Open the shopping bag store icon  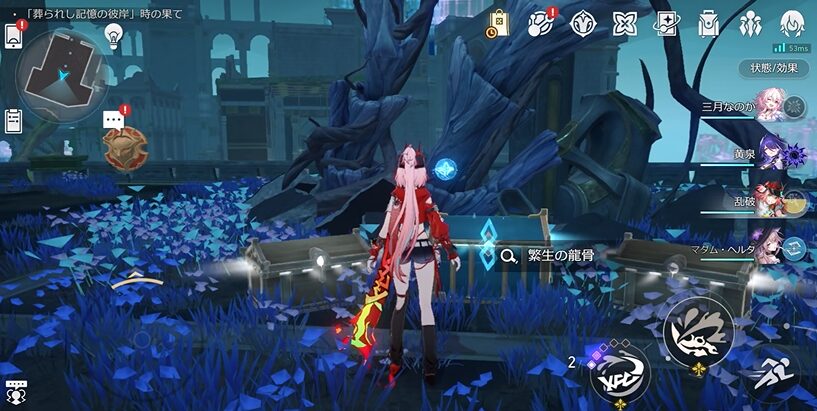point(498,23)
